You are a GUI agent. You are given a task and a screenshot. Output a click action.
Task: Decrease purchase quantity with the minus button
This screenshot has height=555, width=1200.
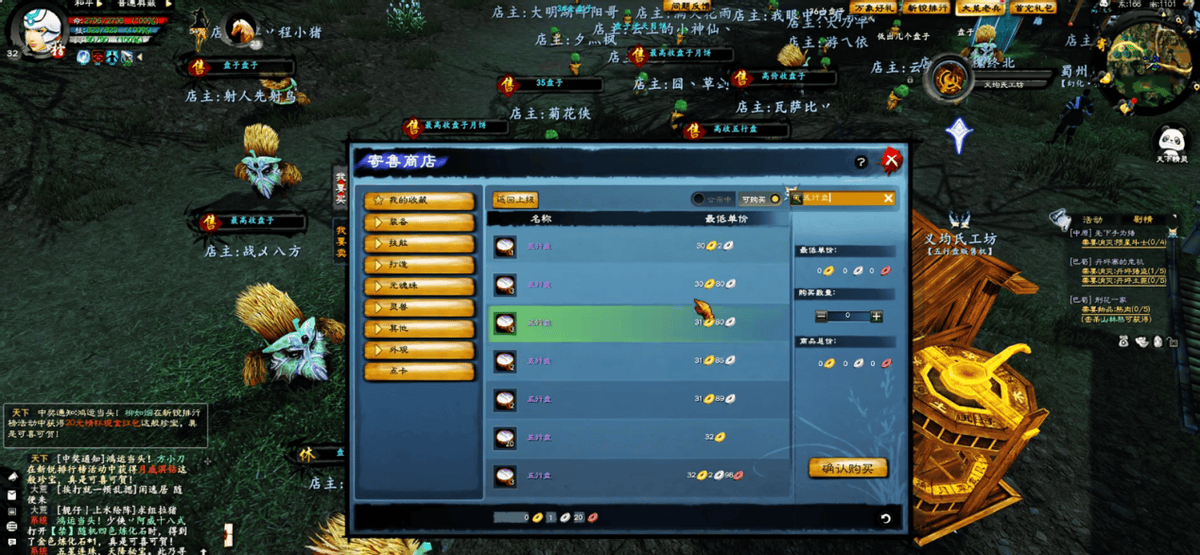(822, 316)
